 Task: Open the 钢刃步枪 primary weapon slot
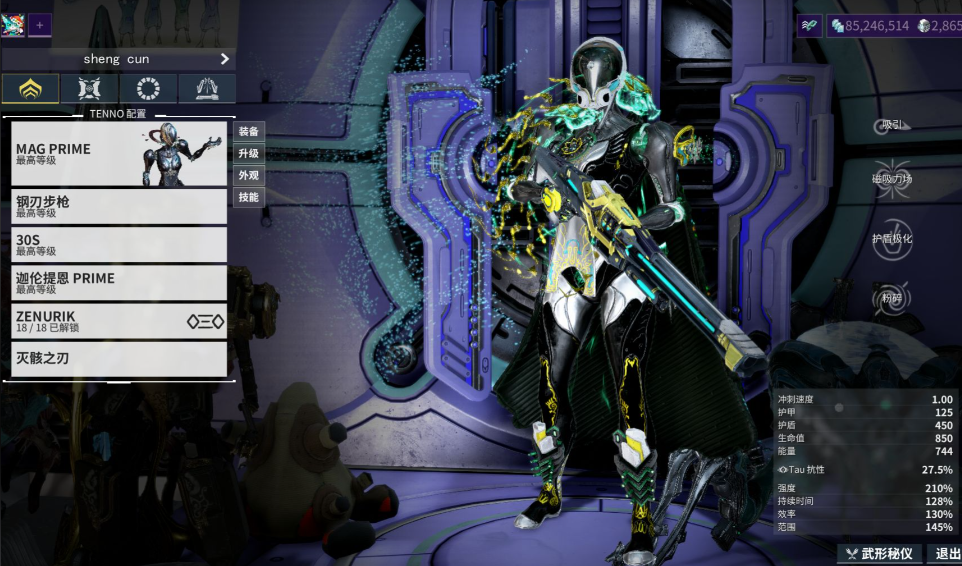point(120,207)
